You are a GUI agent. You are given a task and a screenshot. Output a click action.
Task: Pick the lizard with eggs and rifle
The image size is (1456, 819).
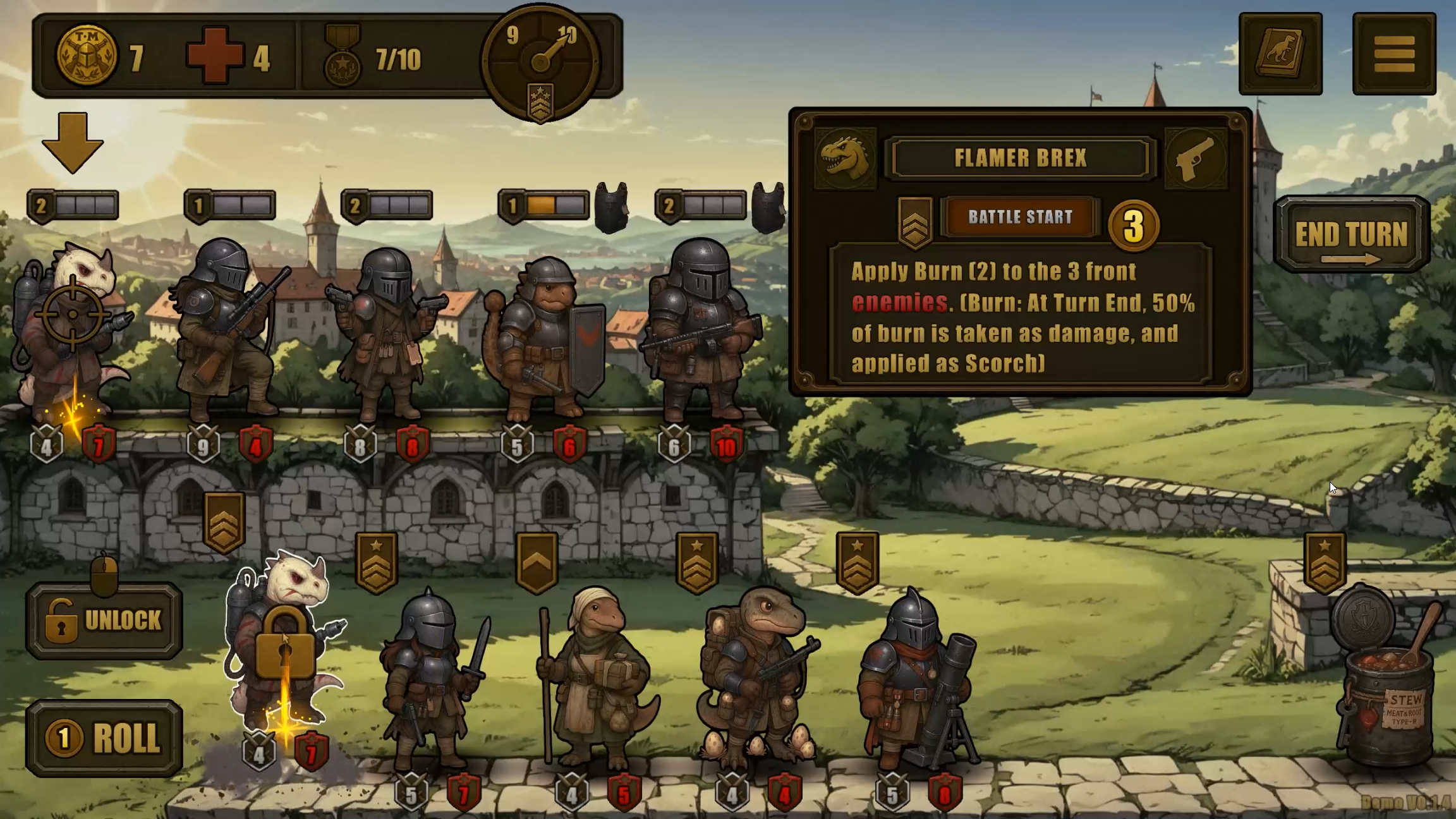pyautogui.click(x=756, y=676)
